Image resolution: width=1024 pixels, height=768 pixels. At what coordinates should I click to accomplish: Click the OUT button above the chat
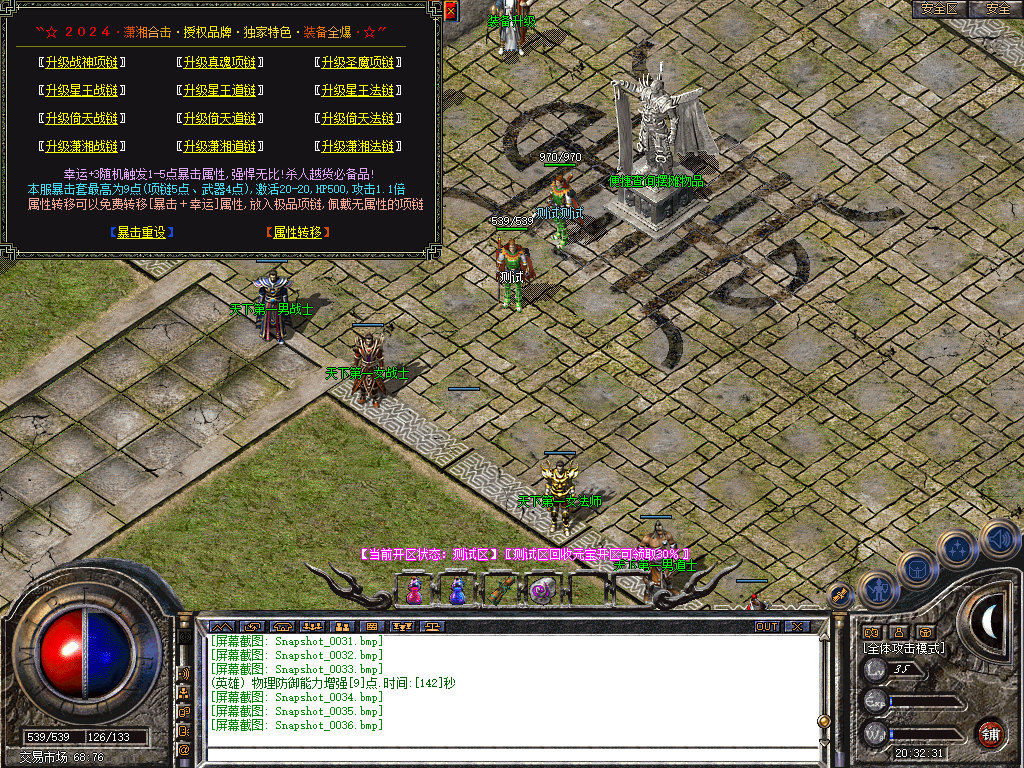pyautogui.click(x=766, y=627)
